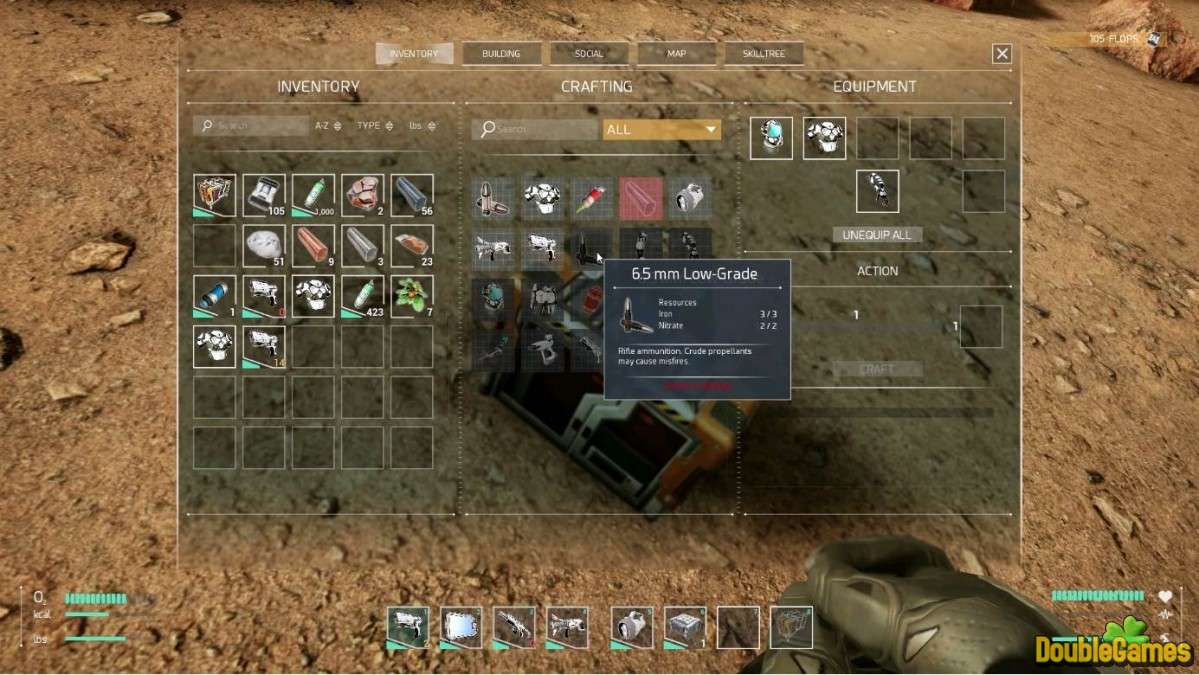Image resolution: width=1199 pixels, height=675 pixels.
Task: Sort inventory by lbs weight
Action: [x=421, y=126]
